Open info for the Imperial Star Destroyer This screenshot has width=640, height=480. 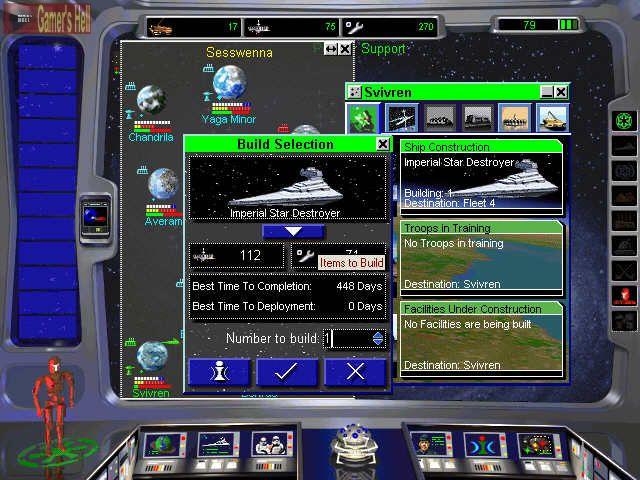(x=219, y=372)
